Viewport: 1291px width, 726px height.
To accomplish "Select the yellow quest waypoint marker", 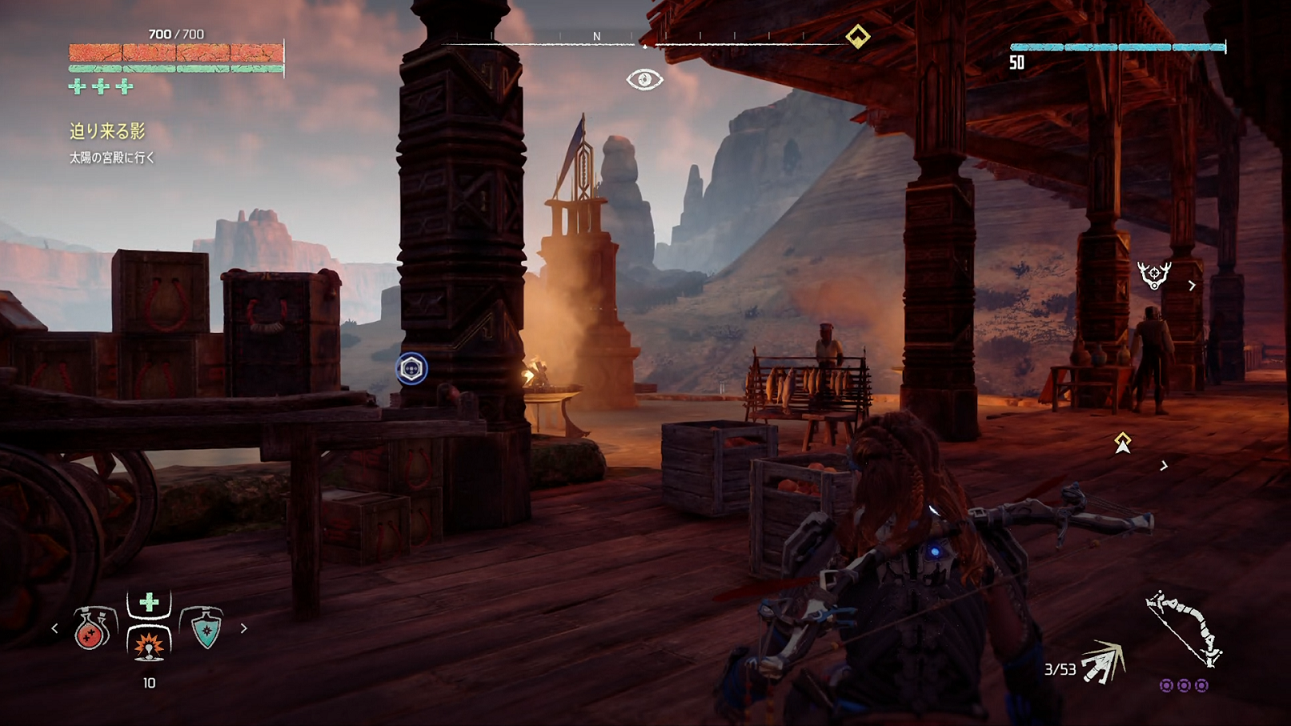I will [x=1123, y=442].
